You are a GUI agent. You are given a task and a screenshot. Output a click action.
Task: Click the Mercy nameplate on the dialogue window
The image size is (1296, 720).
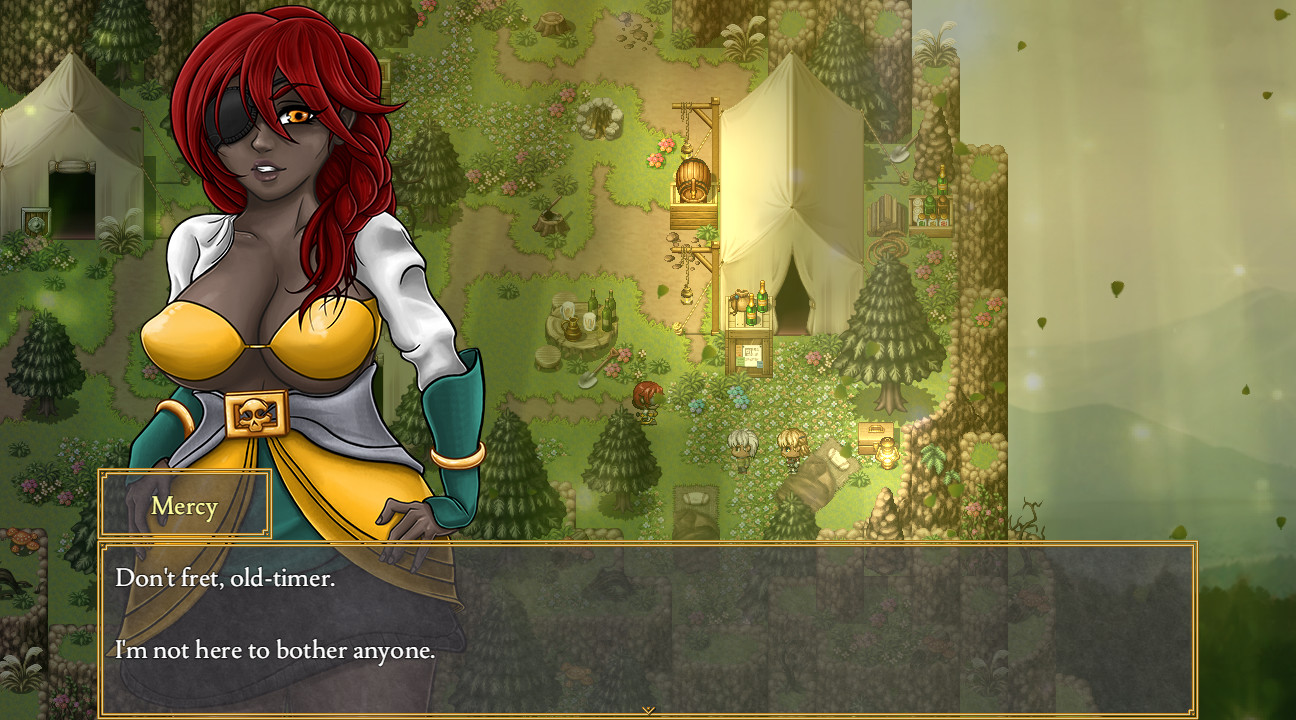(184, 506)
